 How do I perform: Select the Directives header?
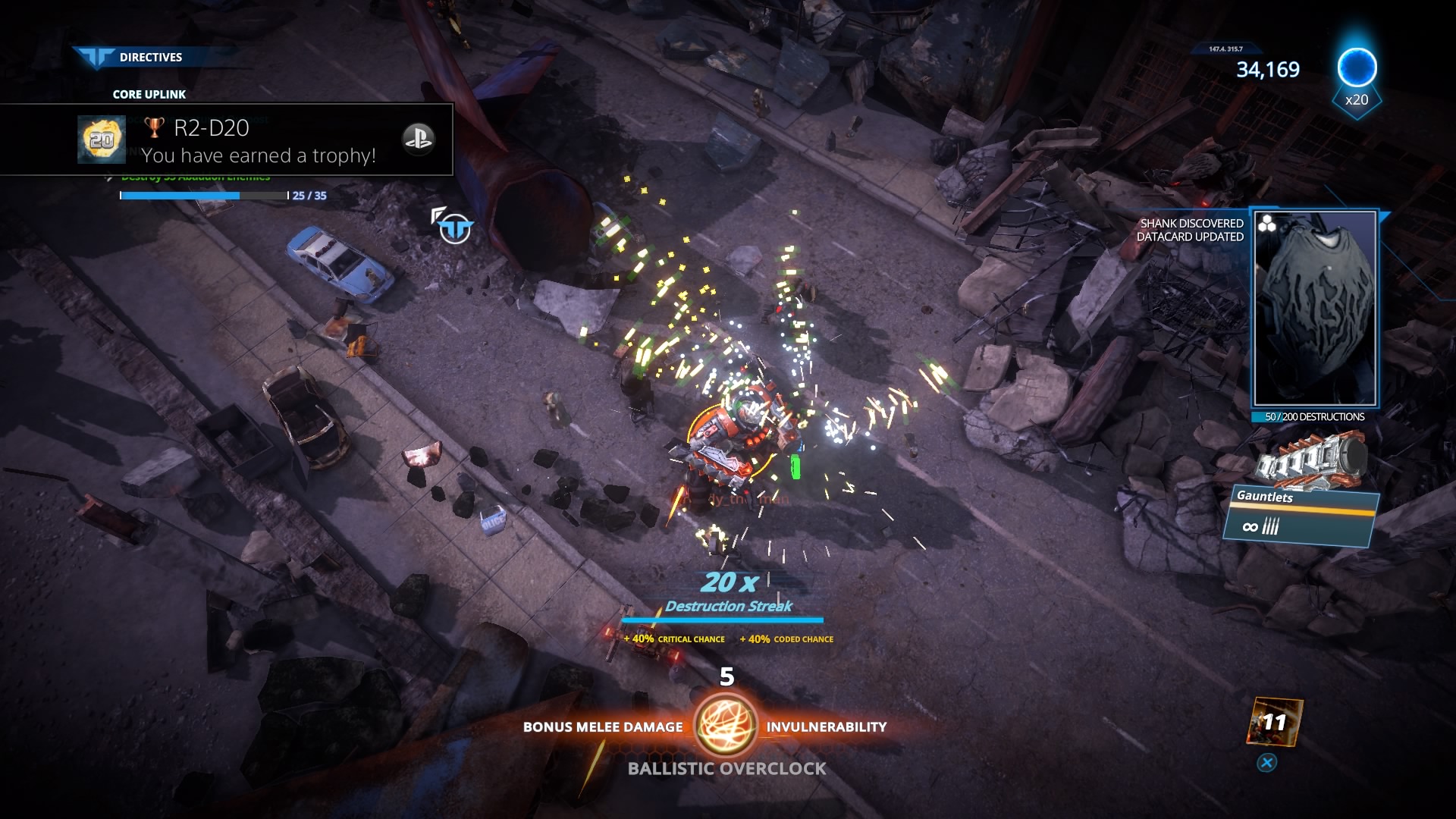(150, 58)
